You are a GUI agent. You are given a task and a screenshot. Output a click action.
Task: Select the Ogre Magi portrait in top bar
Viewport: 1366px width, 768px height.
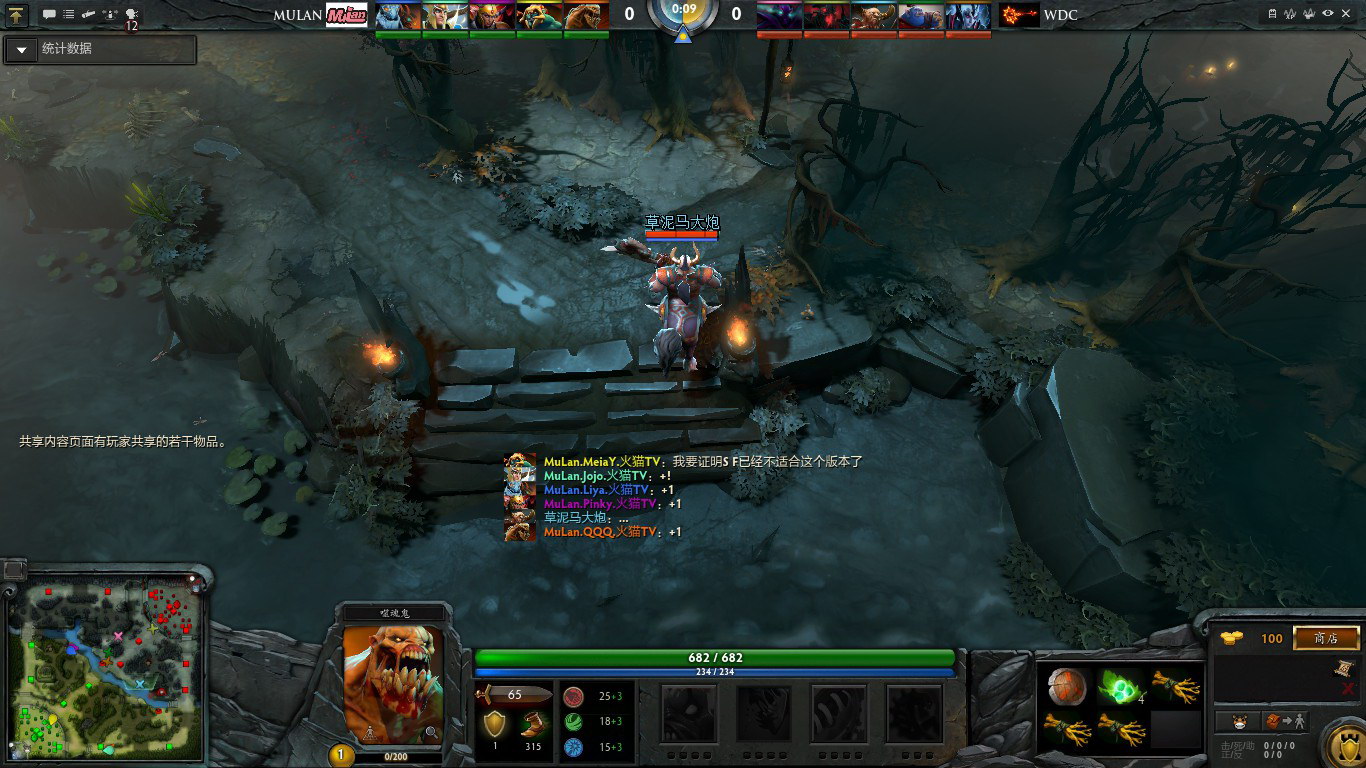pyautogui.click(x=922, y=15)
